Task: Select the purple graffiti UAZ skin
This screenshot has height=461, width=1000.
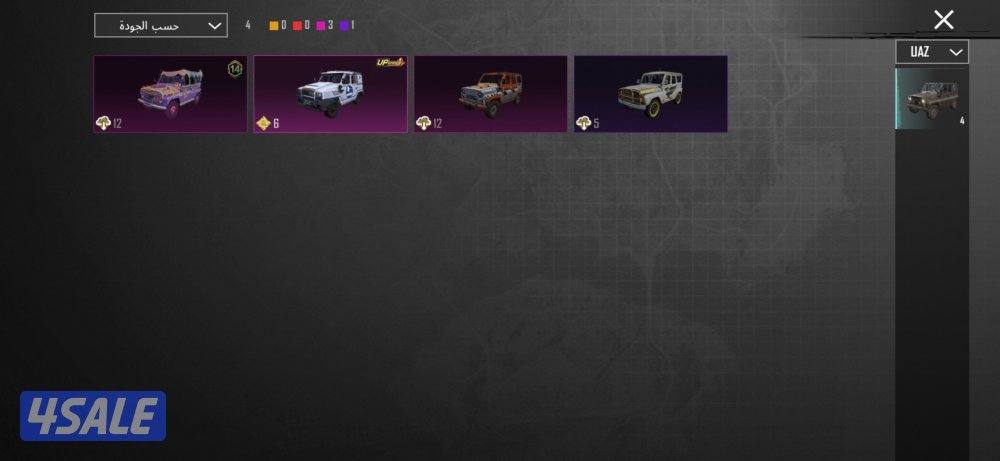Action: click(170, 94)
